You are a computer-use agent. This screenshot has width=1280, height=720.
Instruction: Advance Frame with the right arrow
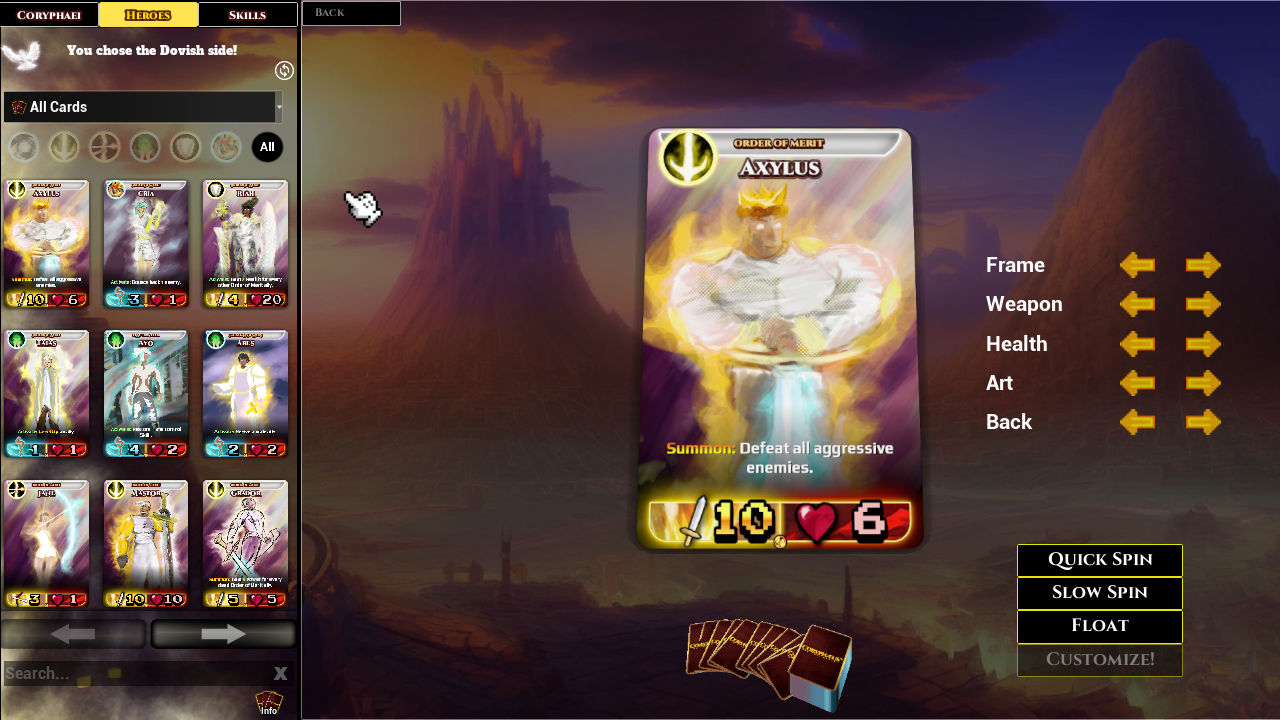tap(1203, 265)
